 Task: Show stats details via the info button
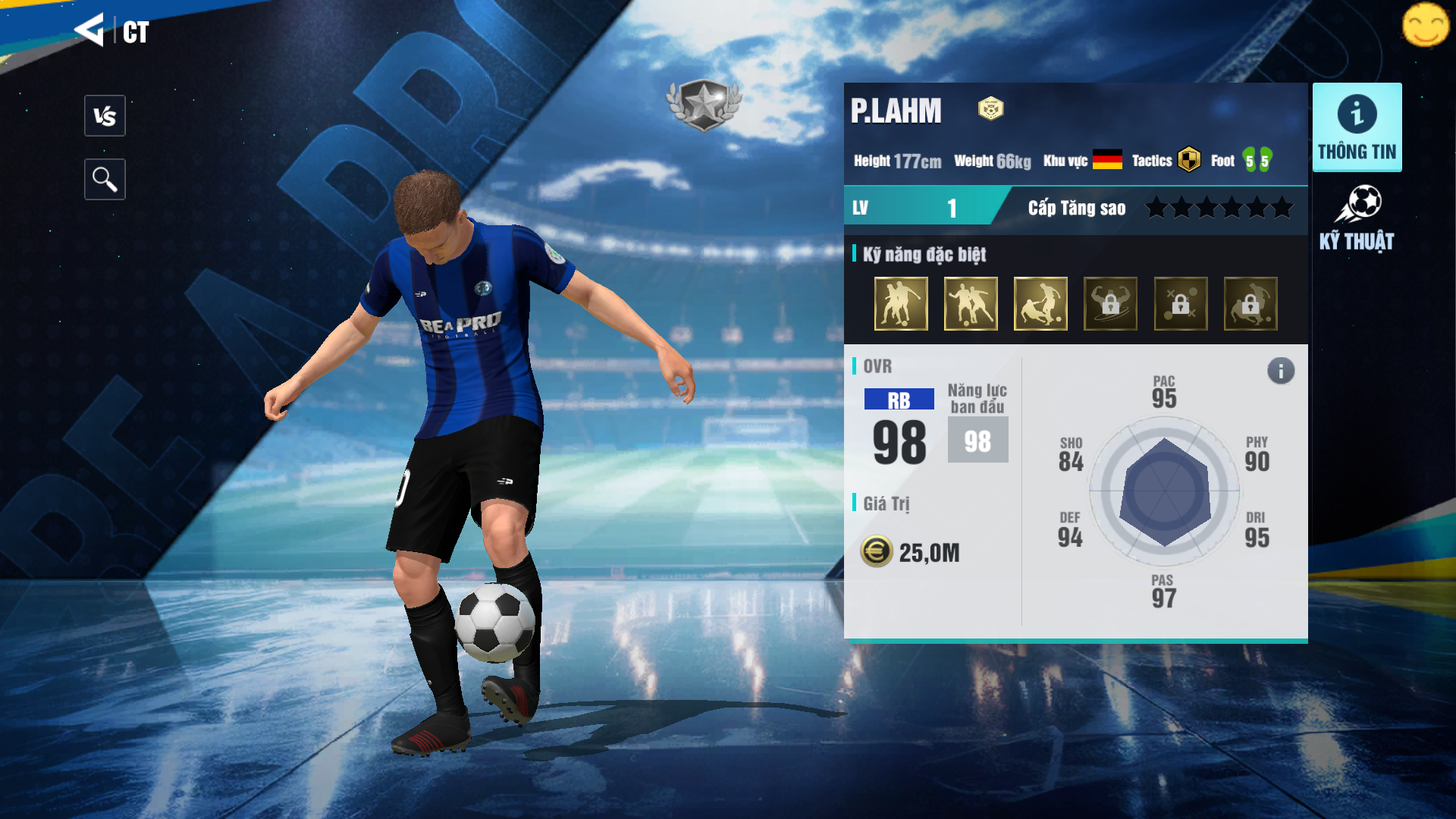pos(1281,371)
